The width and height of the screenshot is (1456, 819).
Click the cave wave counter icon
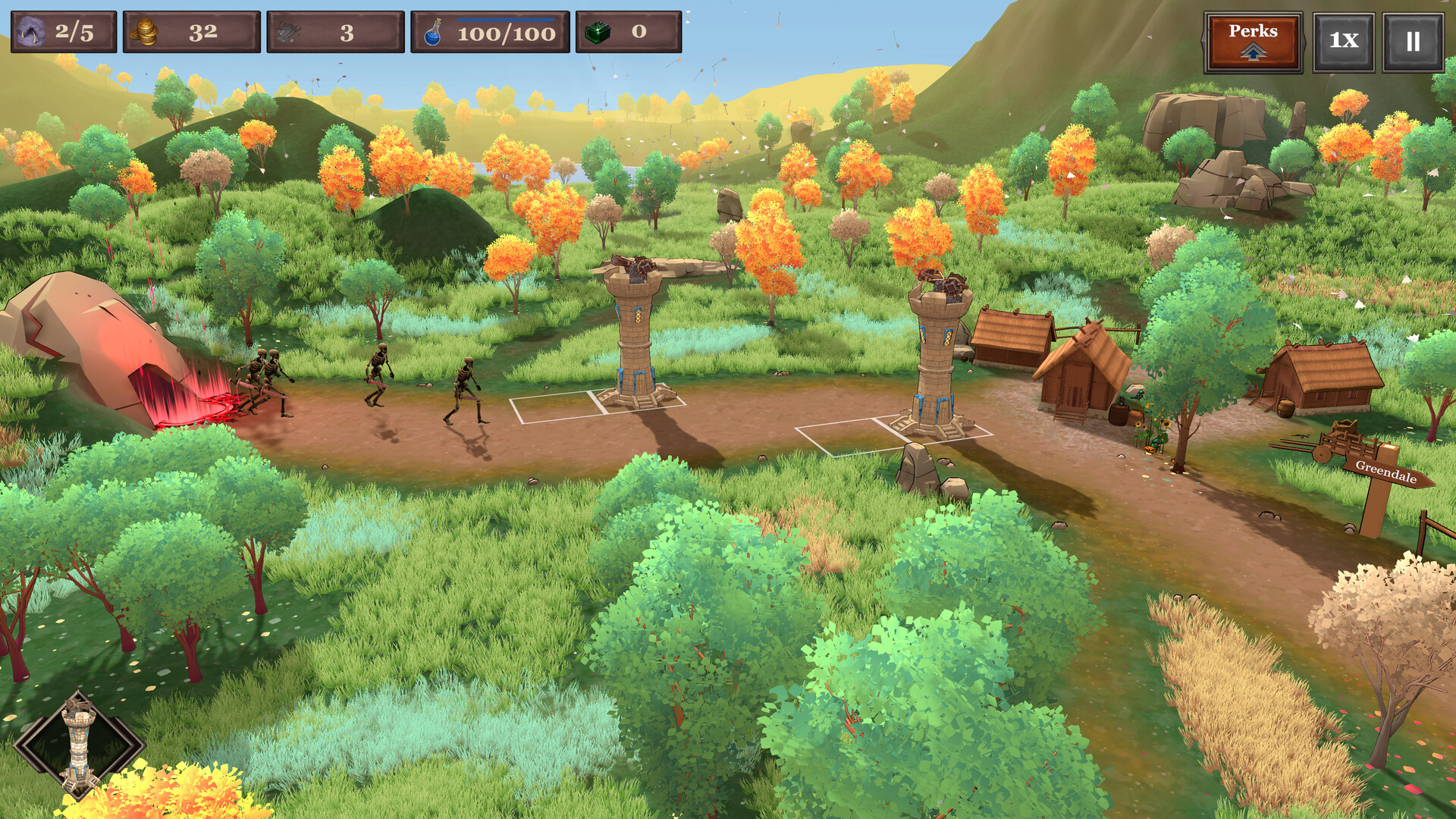click(x=30, y=32)
